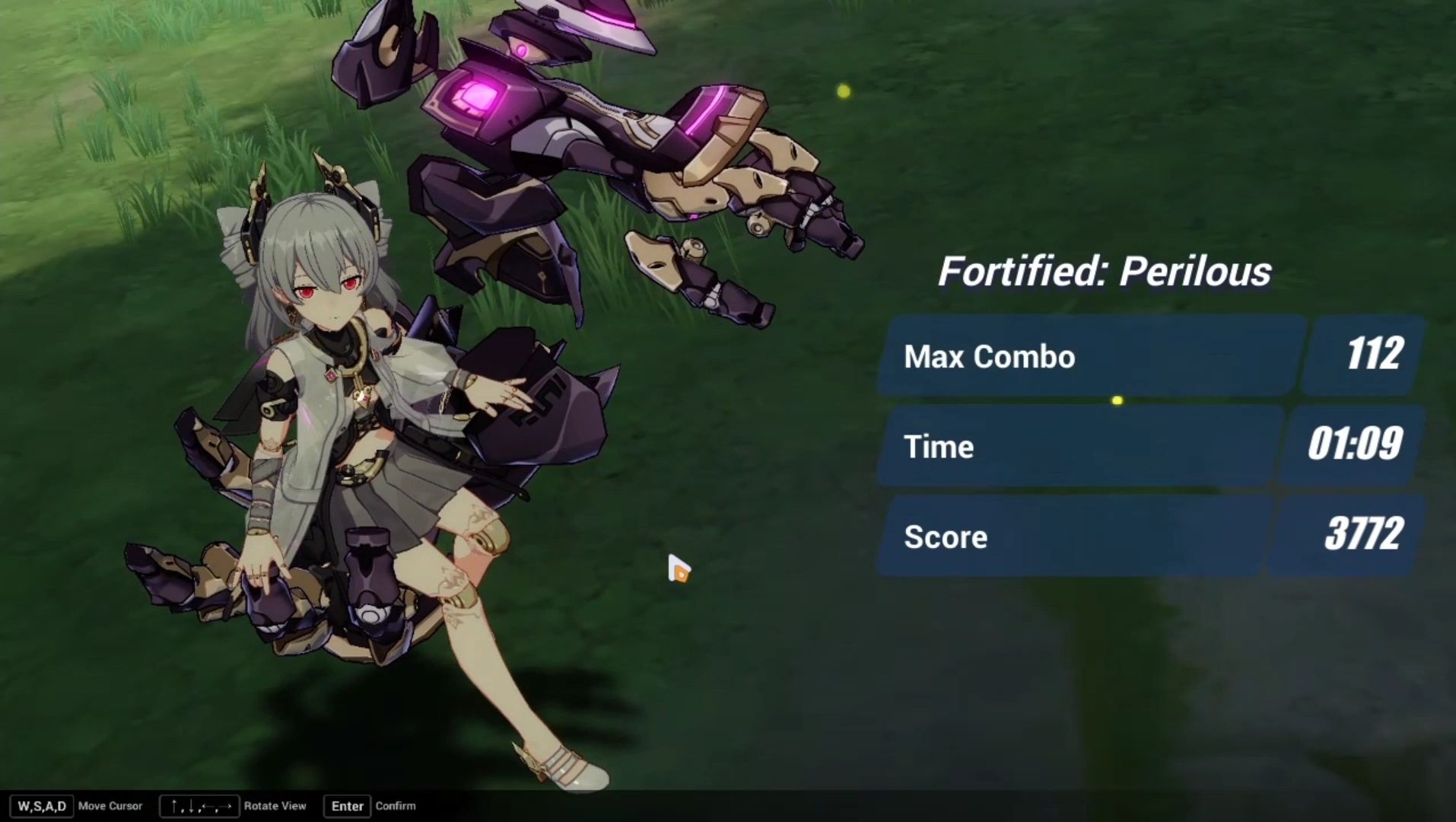The height and width of the screenshot is (822, 1456).
Task: Click the Confirm text label
Action: [x=396, y=805]
